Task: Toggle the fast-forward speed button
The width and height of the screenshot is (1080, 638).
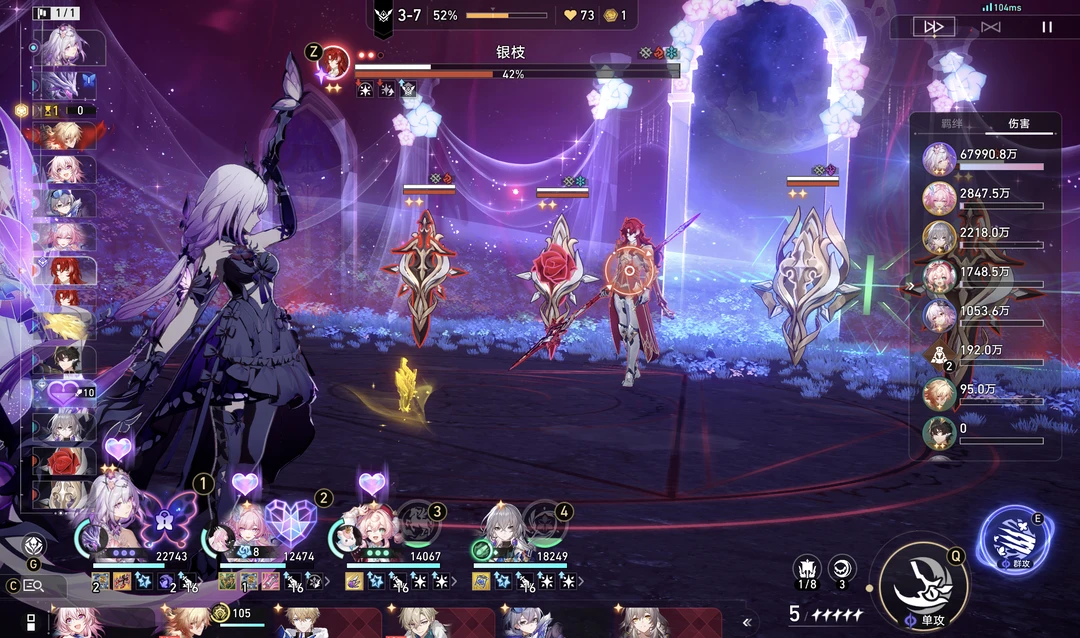Action: pos(933,27)
